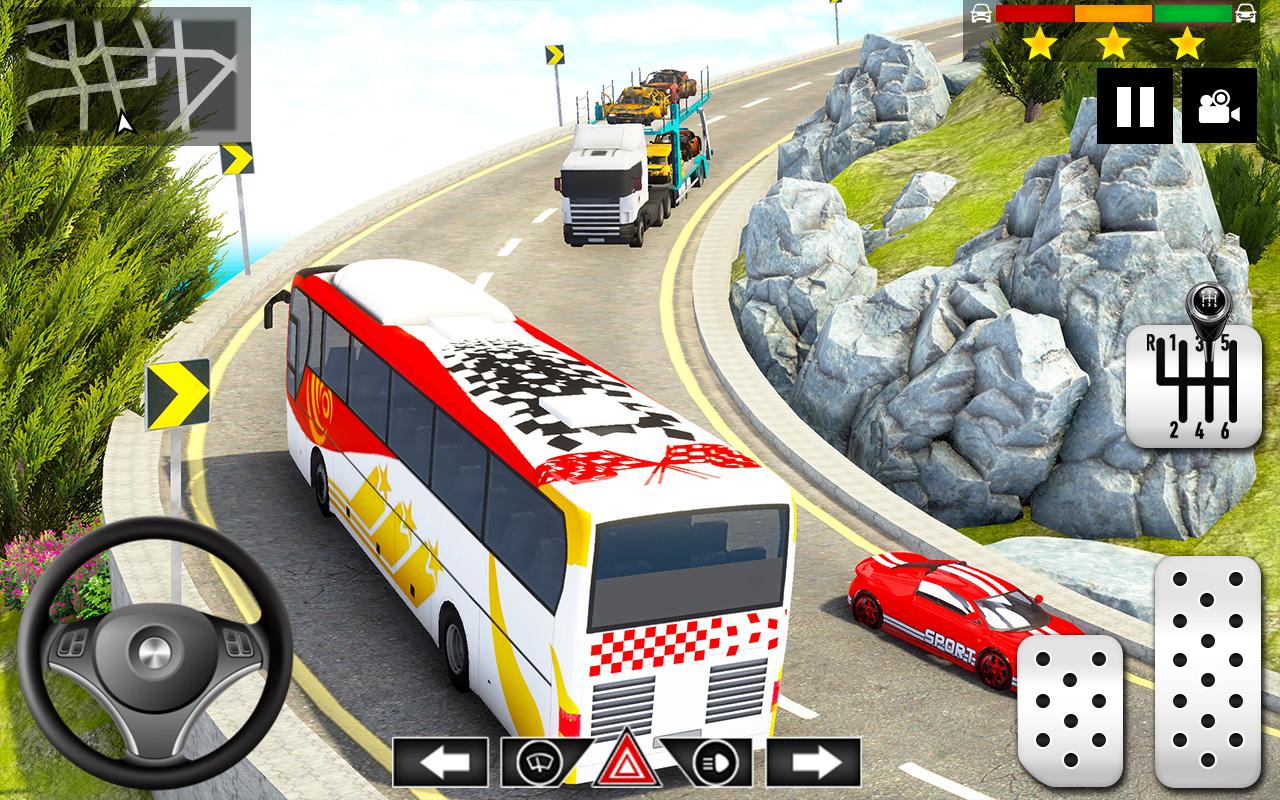Click the orange progress bar at top
The height and width of the screenshot is (800, 1280).
1113,13
